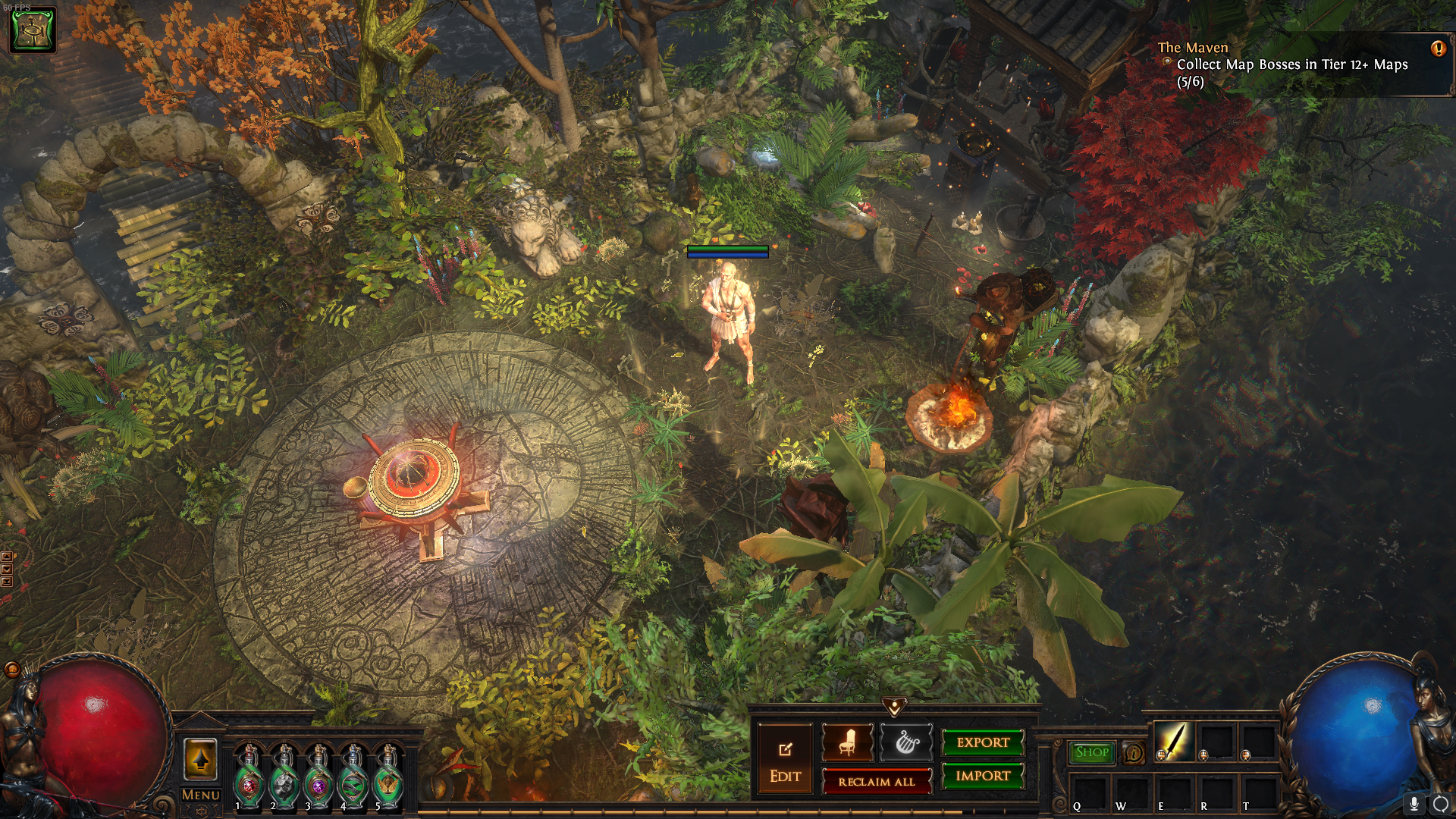Click The Maven quest alert exclamation icon
This screenshot has width=1456, height=819.
1438,49
